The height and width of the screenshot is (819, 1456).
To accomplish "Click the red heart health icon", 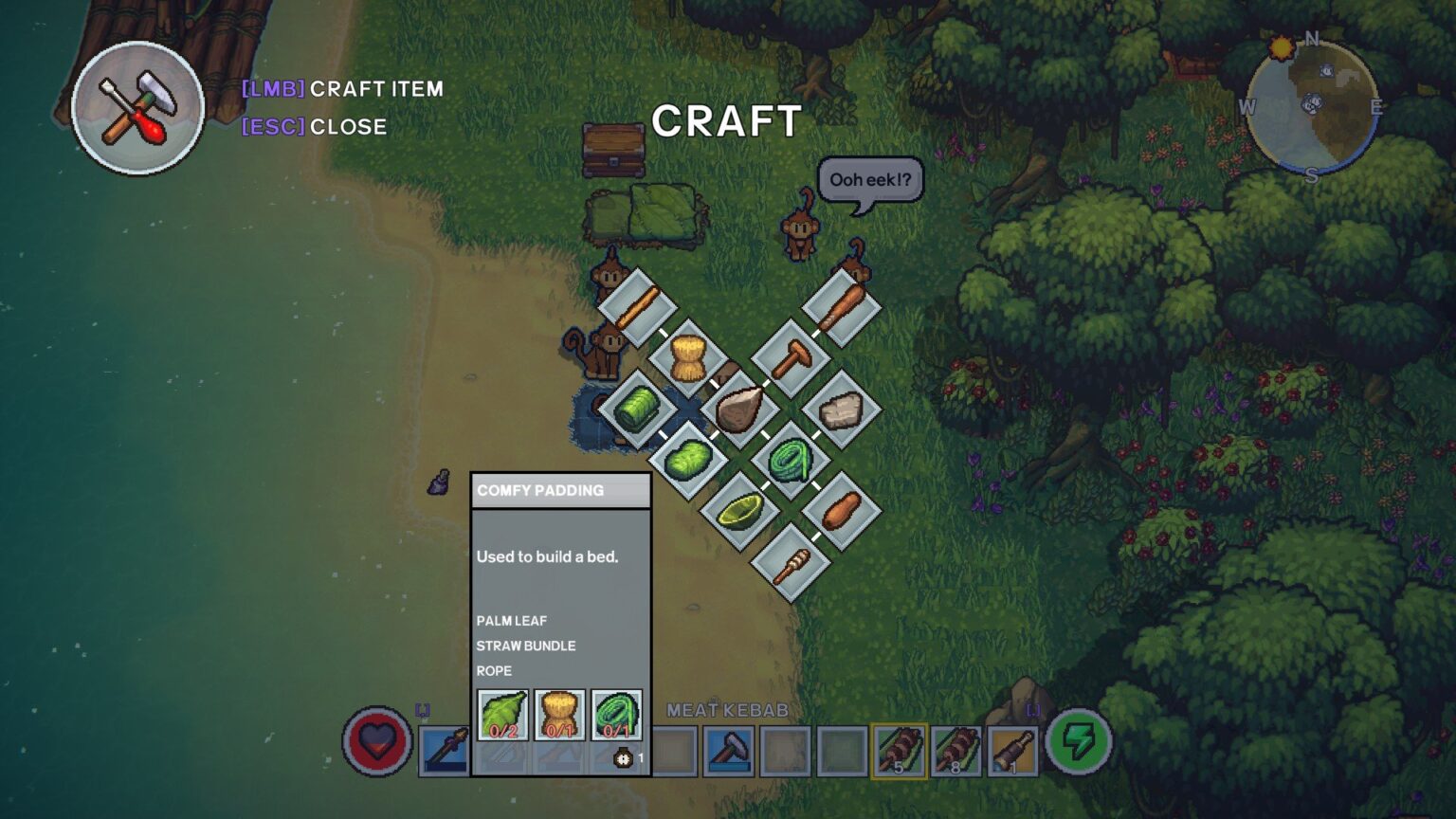I will 377,746.
